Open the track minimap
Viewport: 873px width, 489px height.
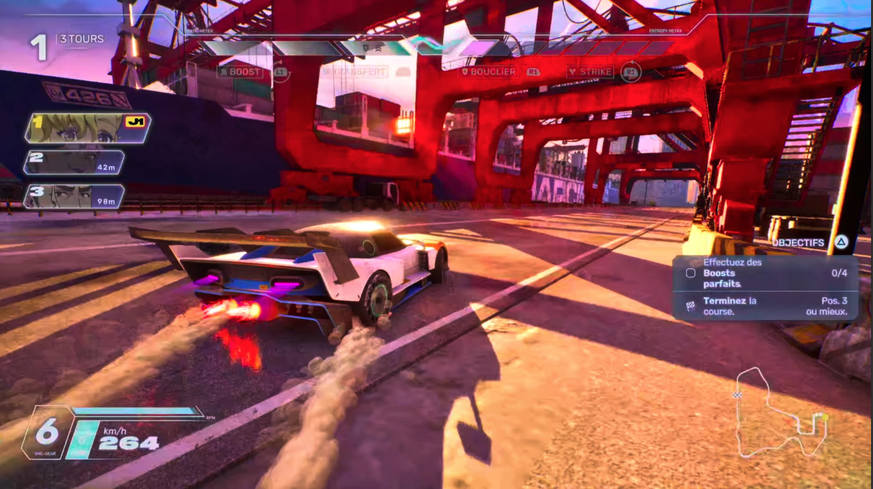pyautogui.click(x=780, y=413)
